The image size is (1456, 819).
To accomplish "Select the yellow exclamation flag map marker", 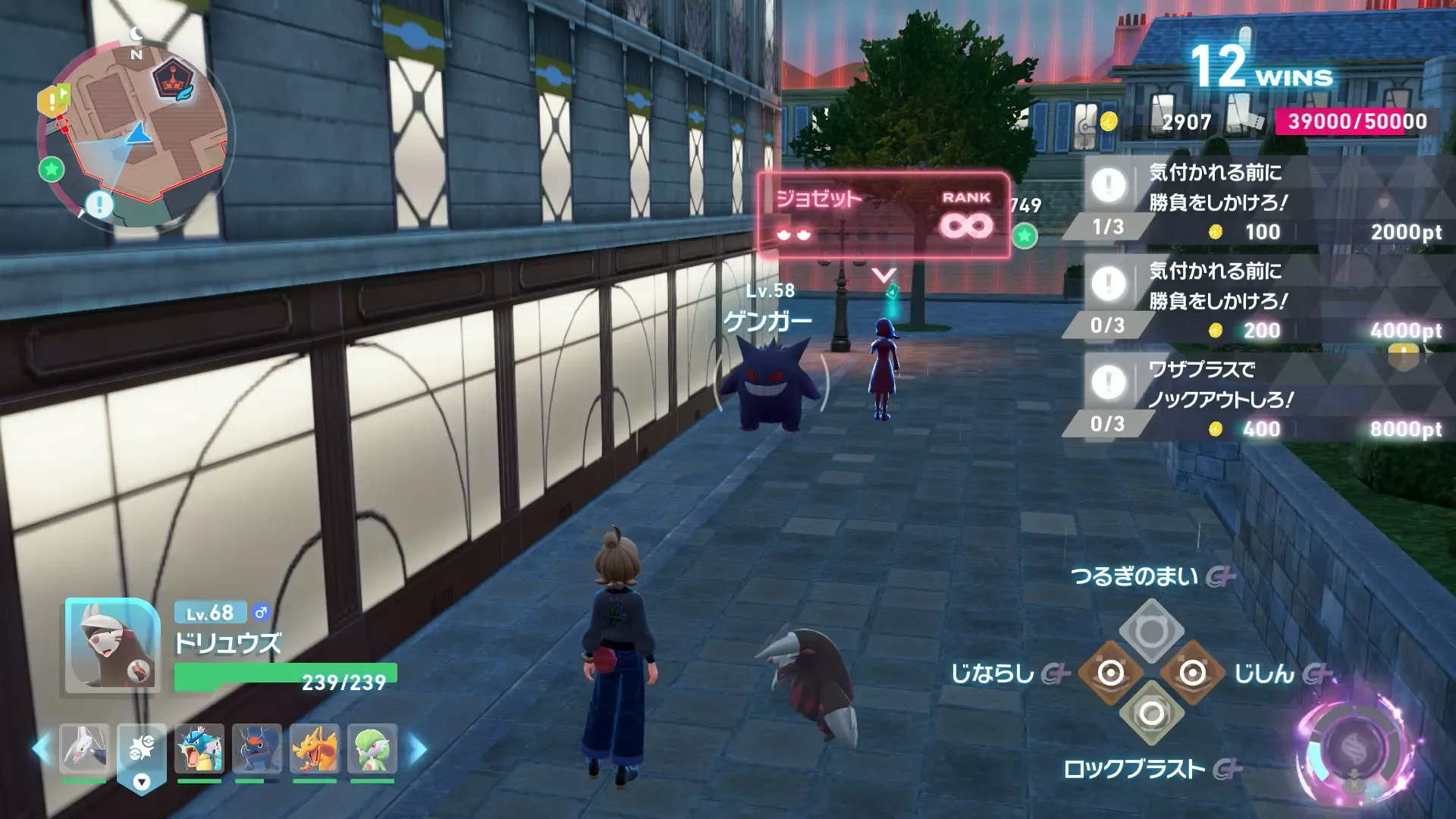I will (52, 101).
